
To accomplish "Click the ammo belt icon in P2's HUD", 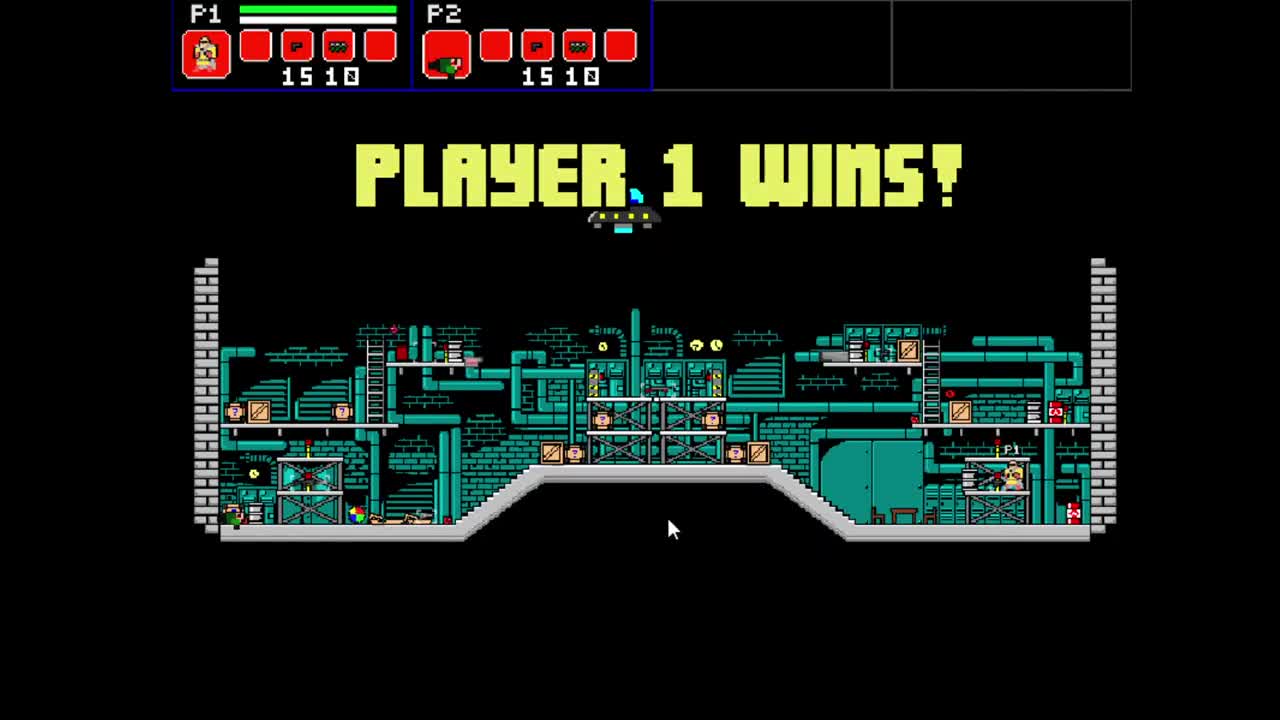I will (578, 46).
